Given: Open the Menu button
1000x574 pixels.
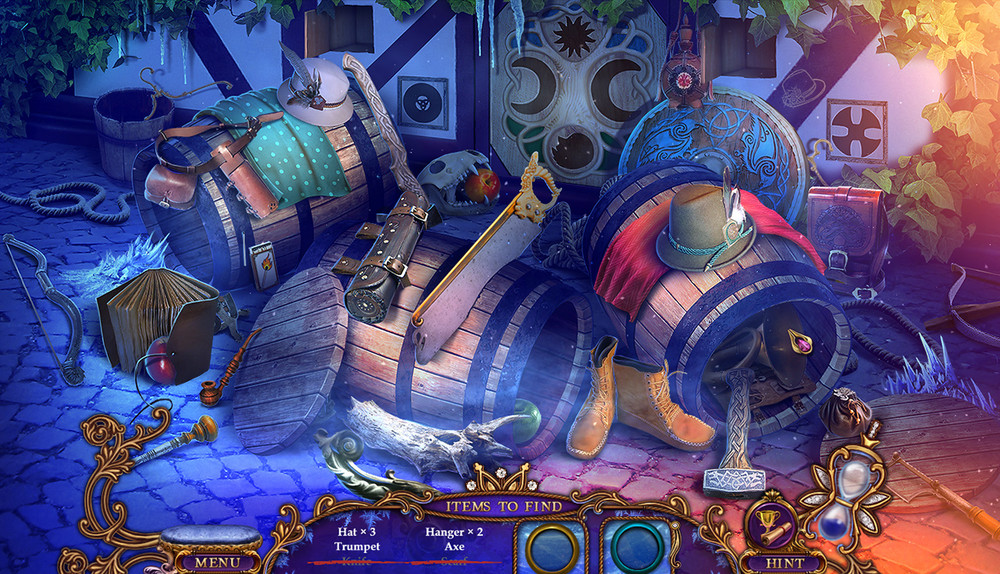Looking at the screenshot, I should (210, 562).
